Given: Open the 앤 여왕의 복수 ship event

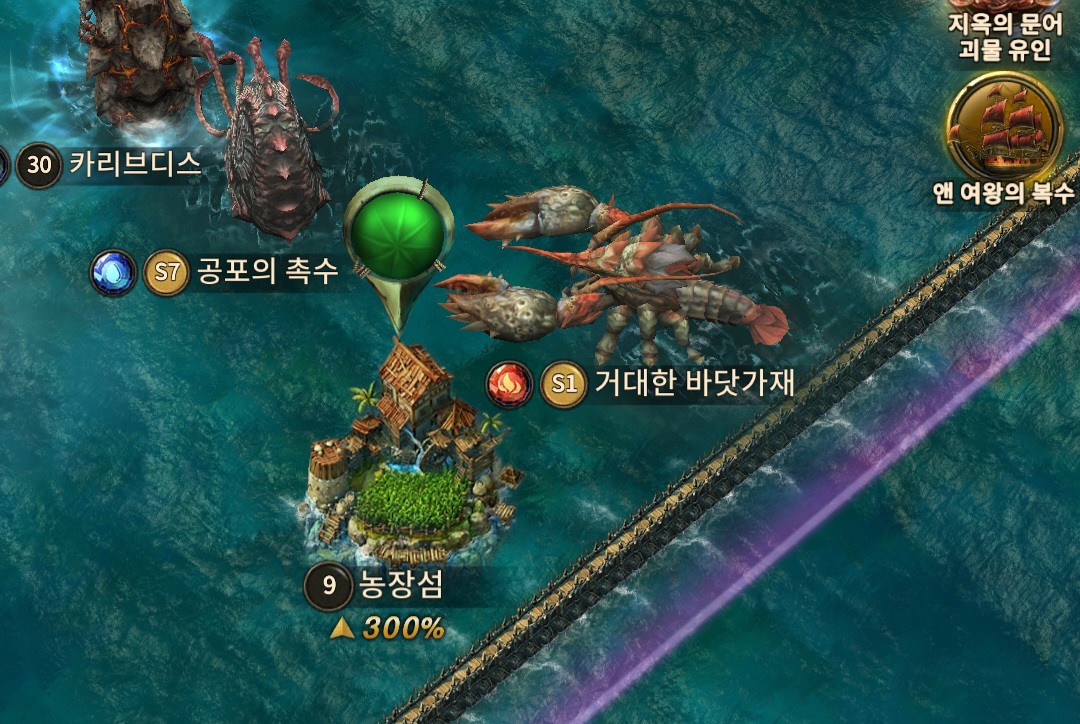Looking at the screenshot, I should pyautogui.click(x=1003, y=125).
